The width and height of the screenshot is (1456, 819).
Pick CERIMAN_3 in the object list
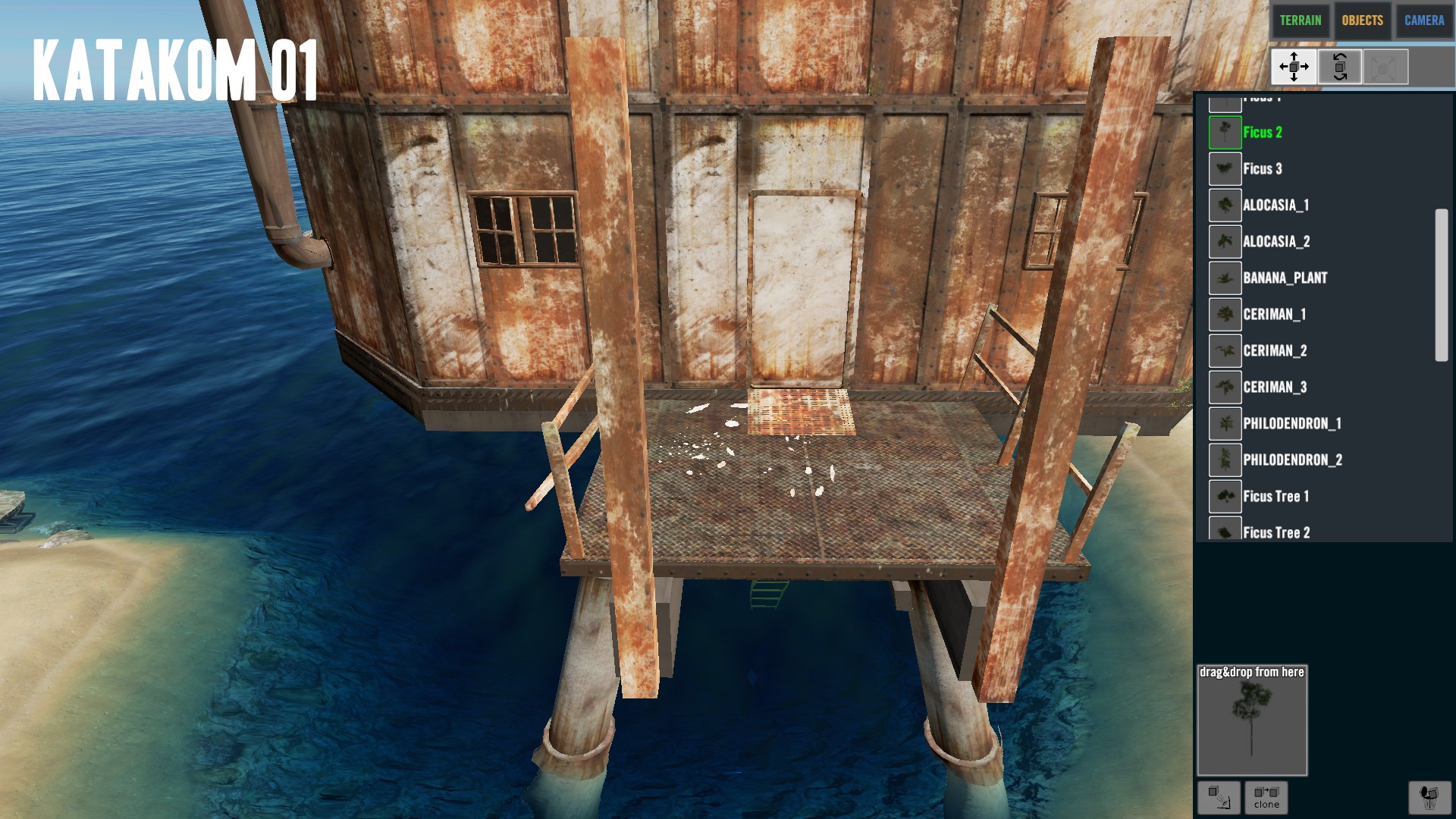(x=1274, y=388)
